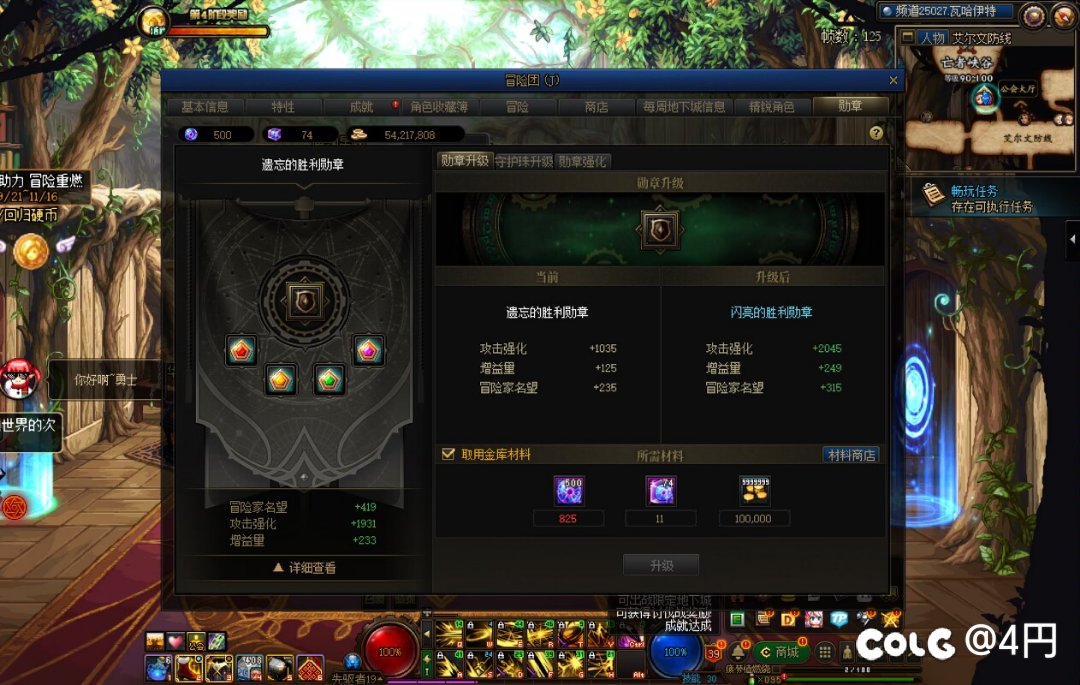1080x685 pixels.
Task: Toggle the 取用金库材料 checkbox
Action: tap(449, 454)
